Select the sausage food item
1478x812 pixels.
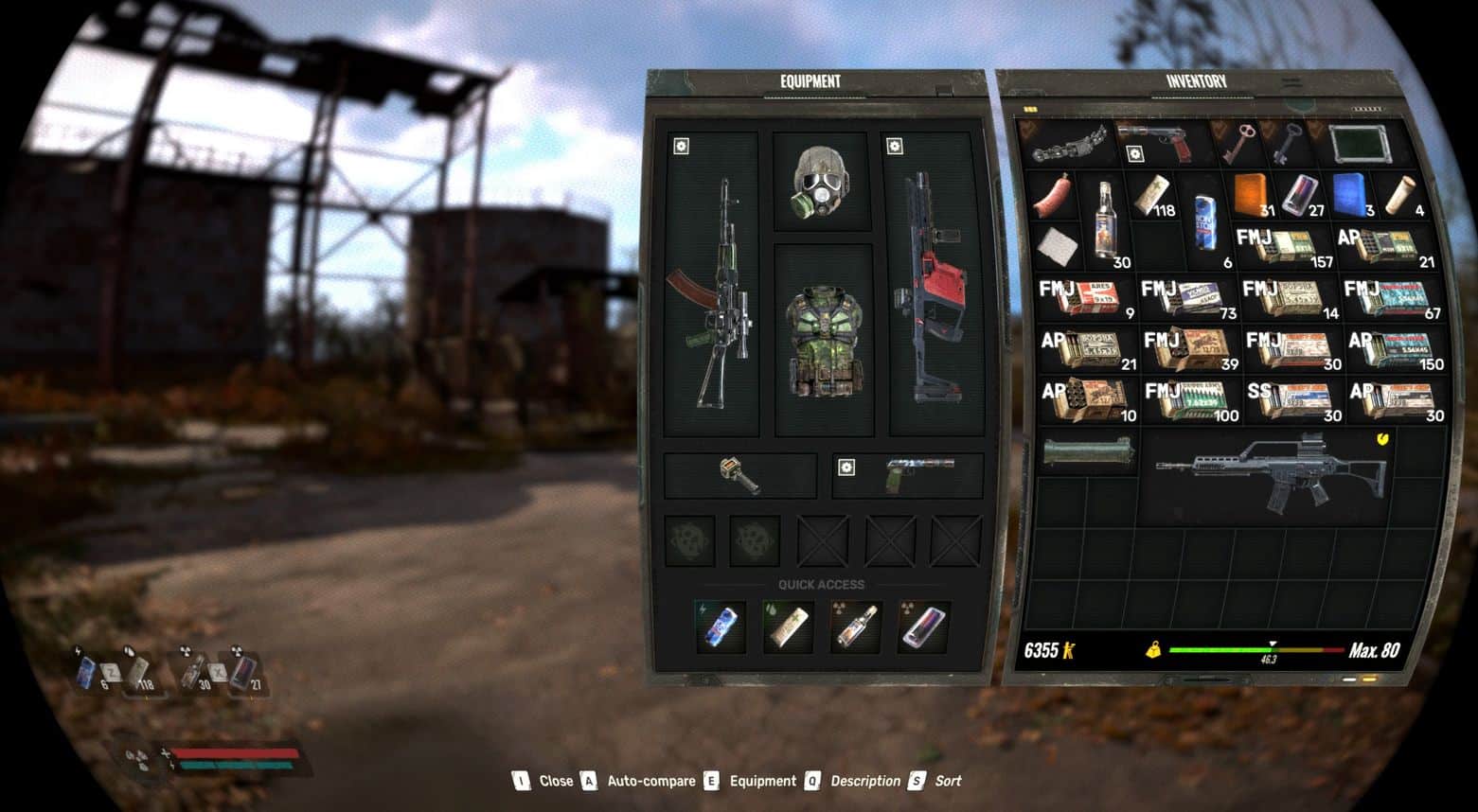point(1052,196)
